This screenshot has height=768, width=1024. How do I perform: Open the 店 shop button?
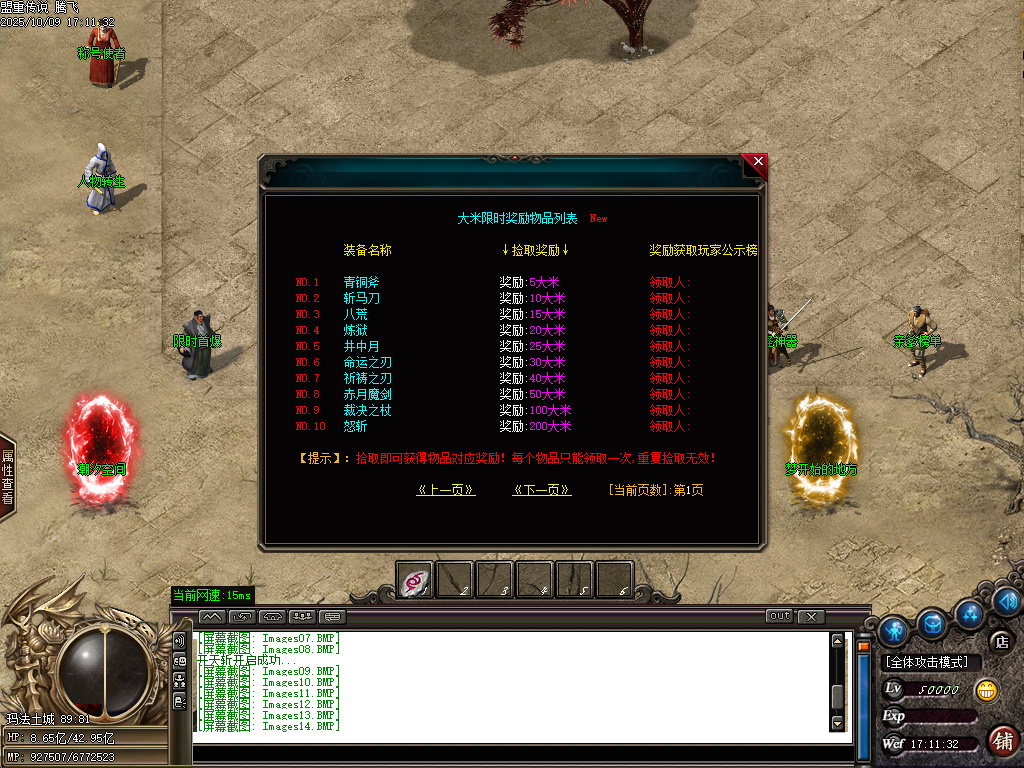click(999, 641)
